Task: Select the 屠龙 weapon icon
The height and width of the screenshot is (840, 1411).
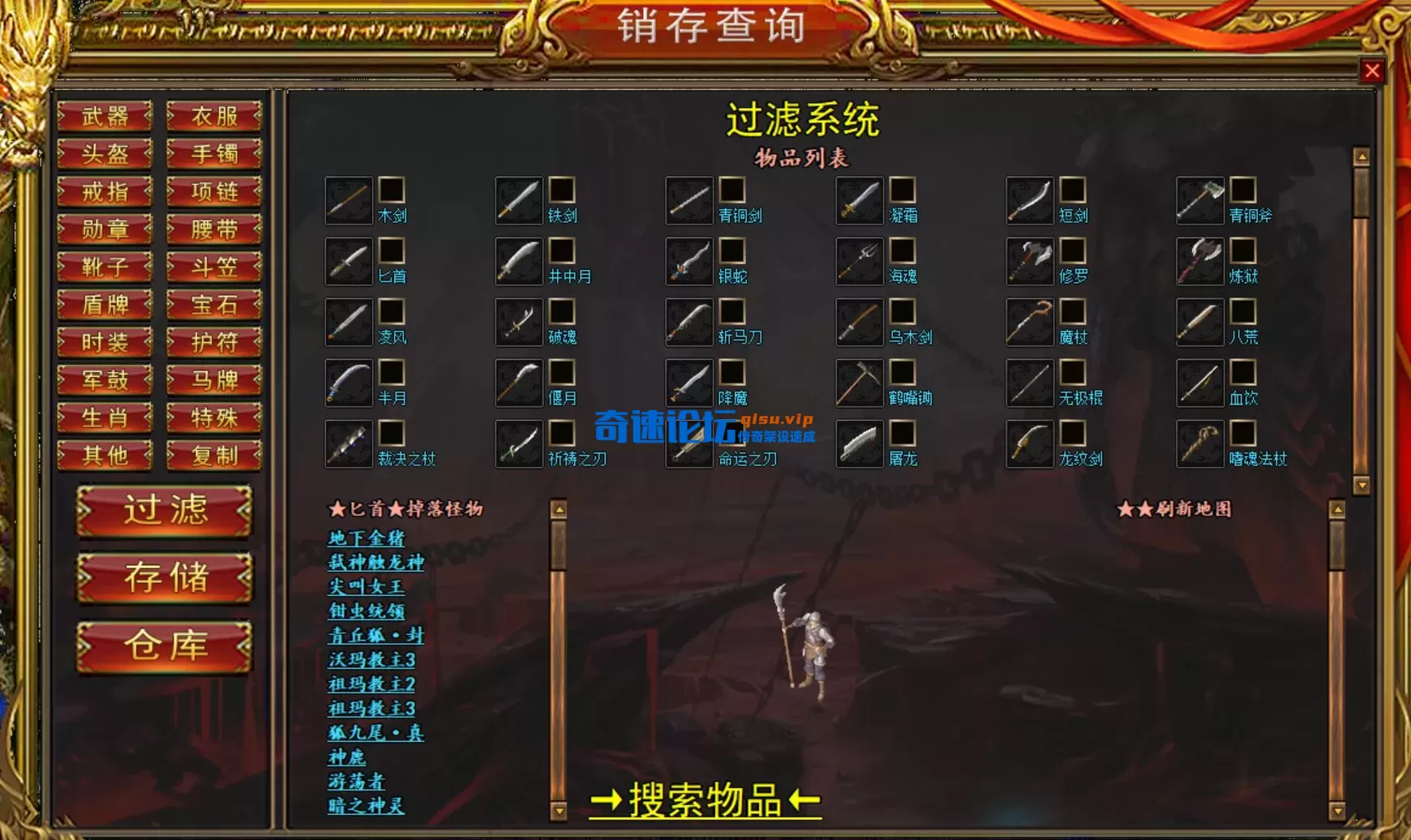Action: point(860,441)
